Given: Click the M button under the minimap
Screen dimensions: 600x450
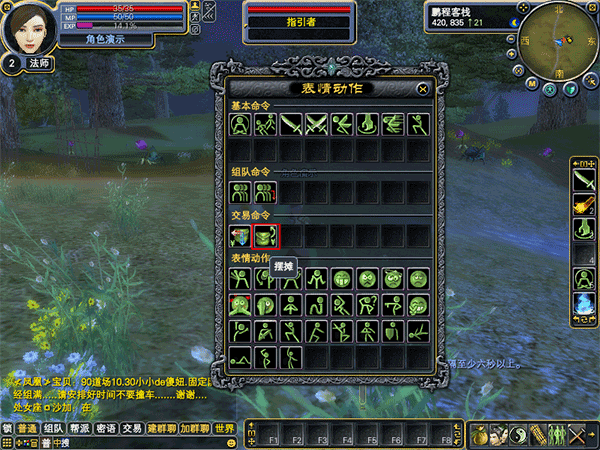Looking at the screenshot, I should point(533,84).
